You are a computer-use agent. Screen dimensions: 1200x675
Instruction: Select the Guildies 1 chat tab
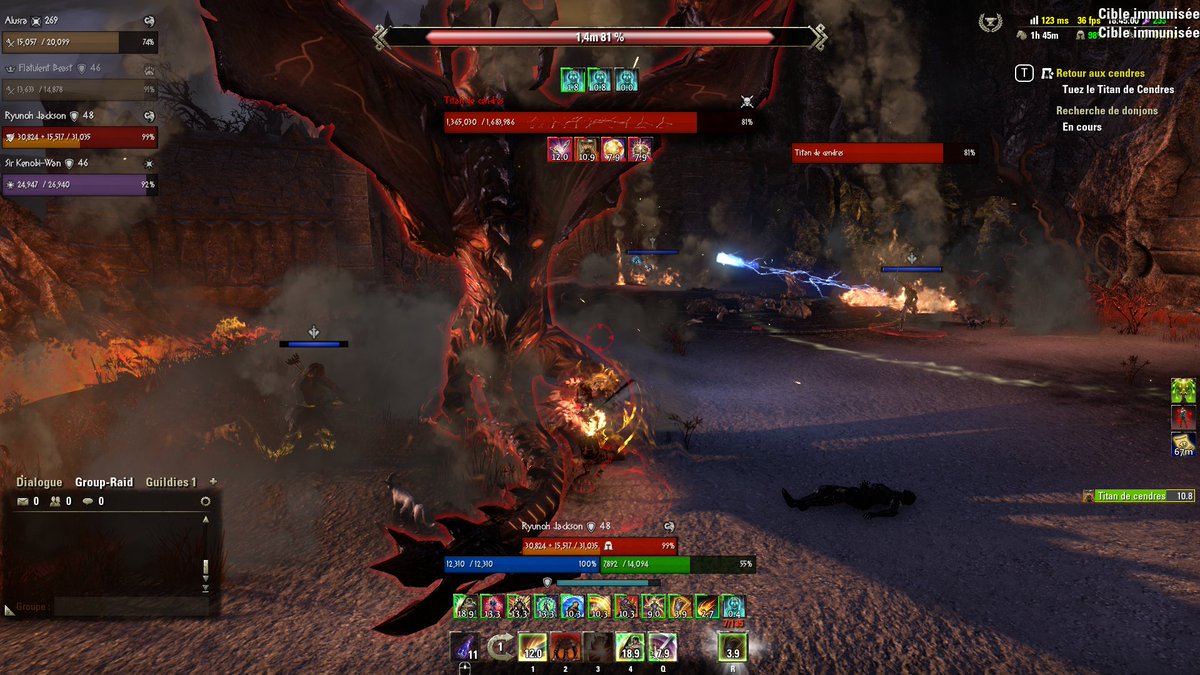(171, 482)
